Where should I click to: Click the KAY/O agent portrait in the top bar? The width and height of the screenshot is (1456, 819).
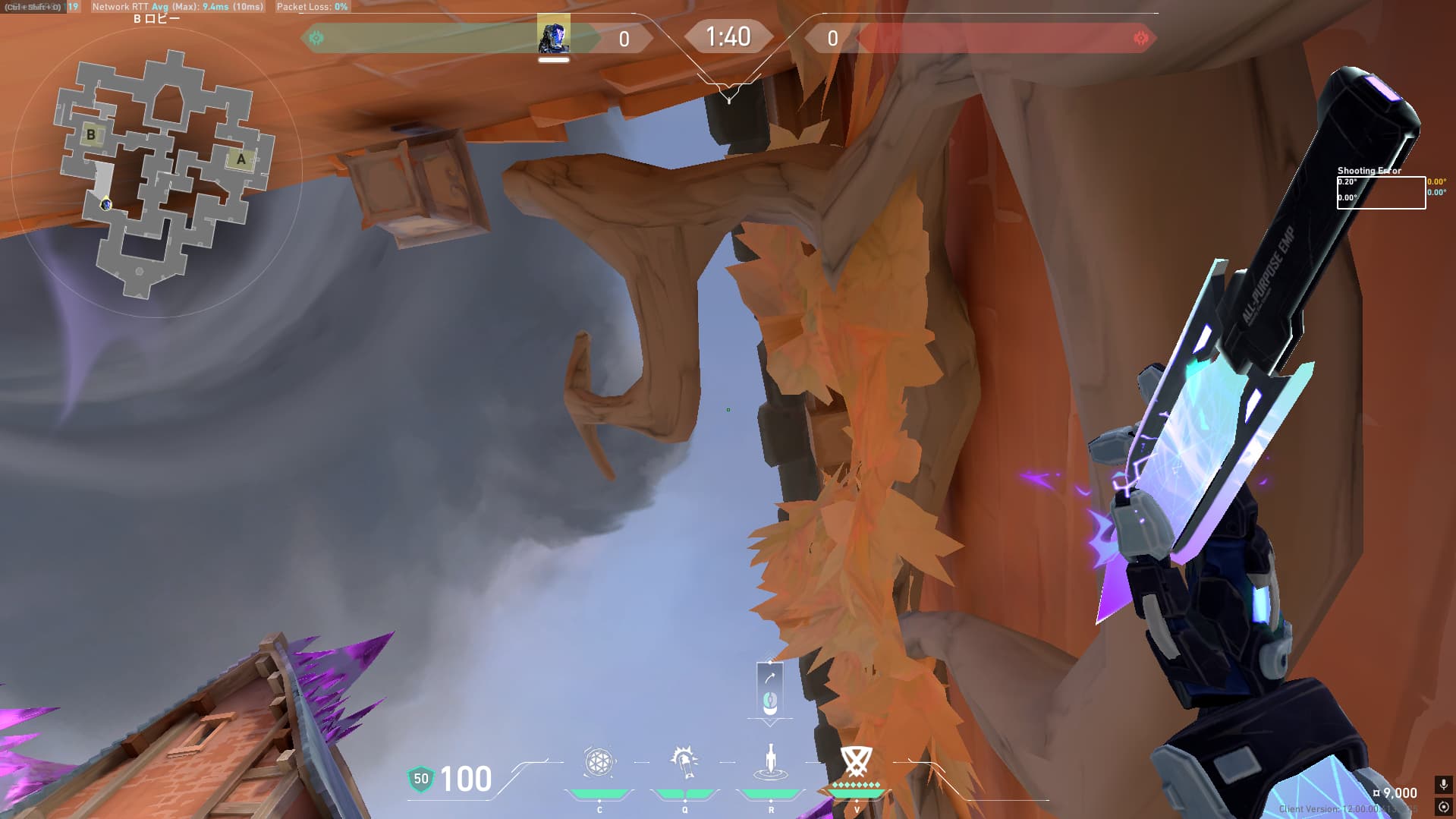click(553, 36)
